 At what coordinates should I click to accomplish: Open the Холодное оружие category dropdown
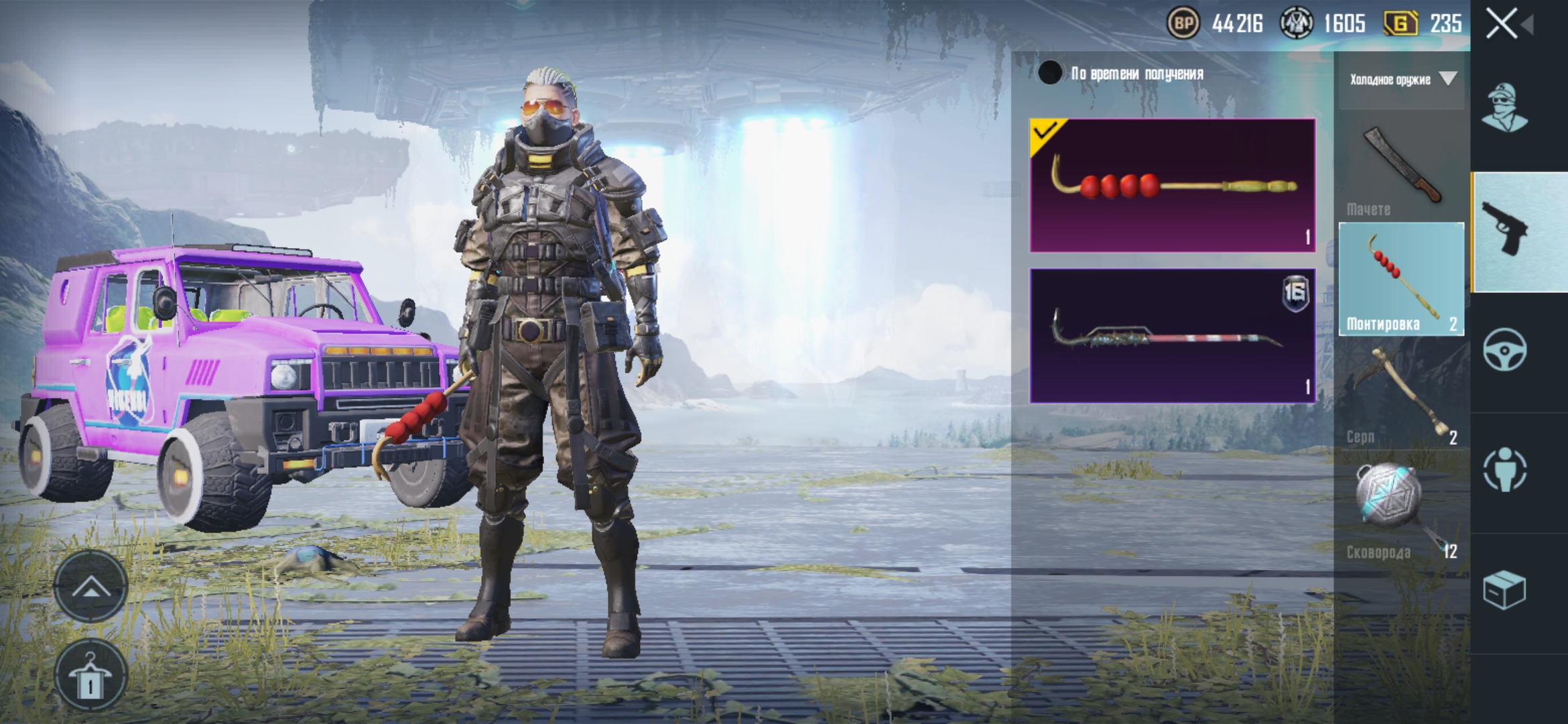click(1402, 80)
